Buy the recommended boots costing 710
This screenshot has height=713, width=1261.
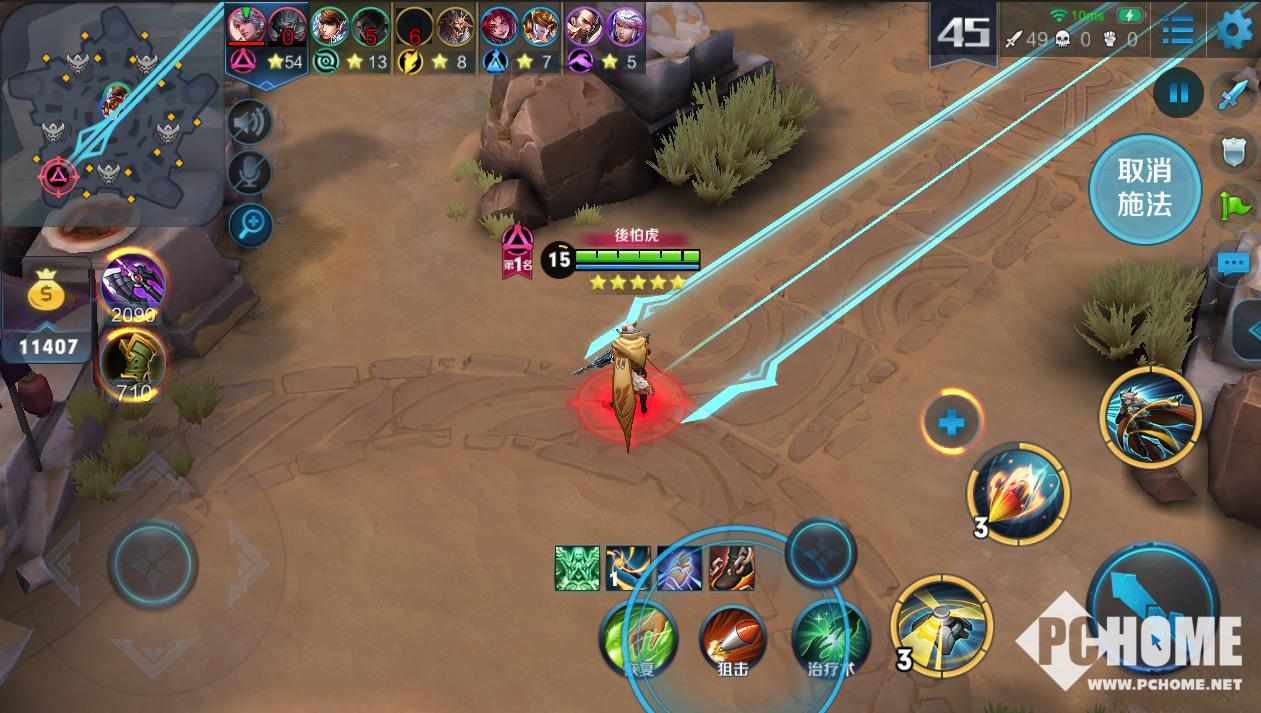click(133, 361)
